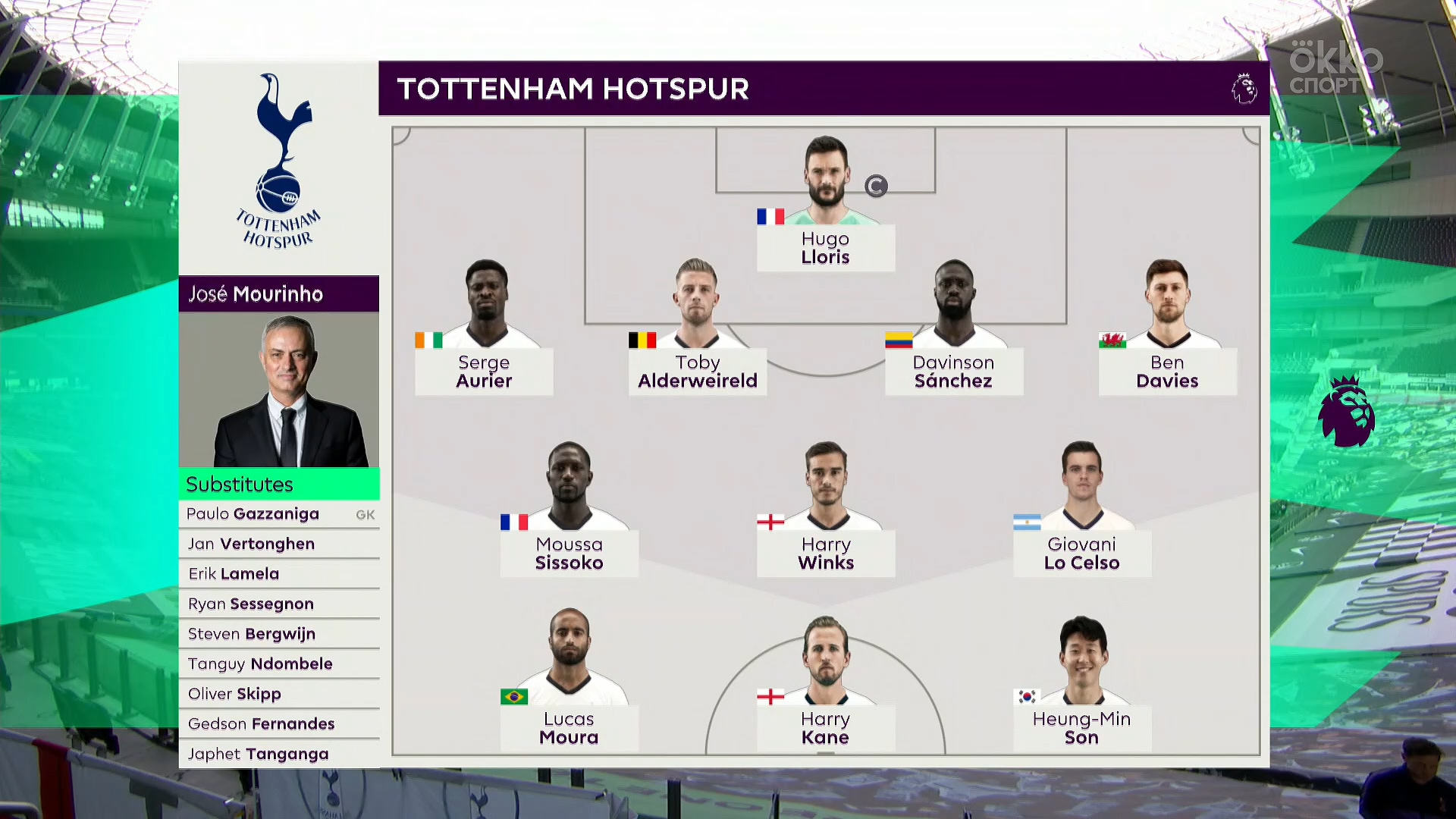Select Toby Alderweireld's player card

click(x=697, y=372)
